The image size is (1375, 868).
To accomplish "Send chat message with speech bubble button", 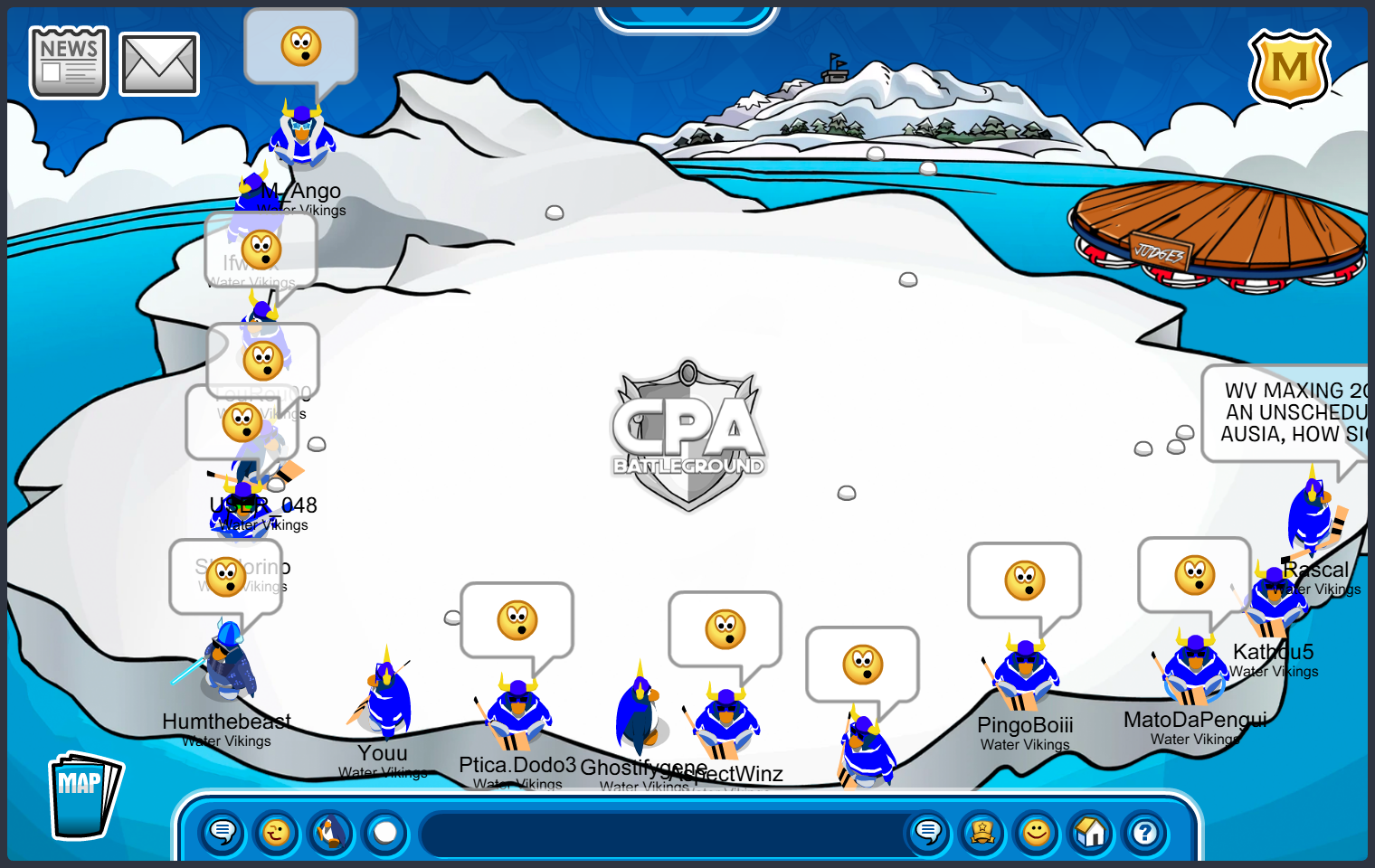I will coord(928,832).
